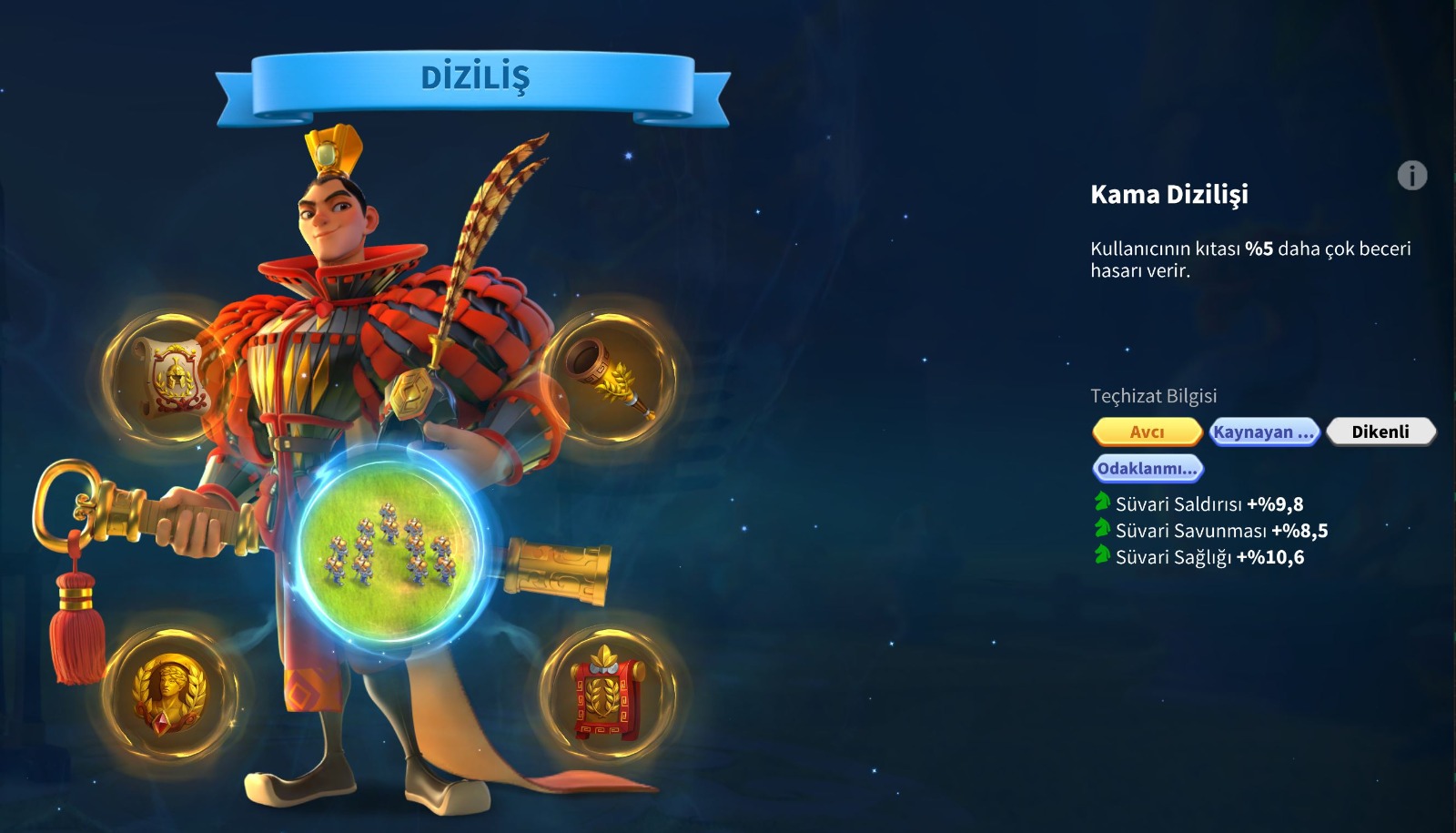Select the scroll emblem equipment slot

pyautogui.click(x=167, y=376)
